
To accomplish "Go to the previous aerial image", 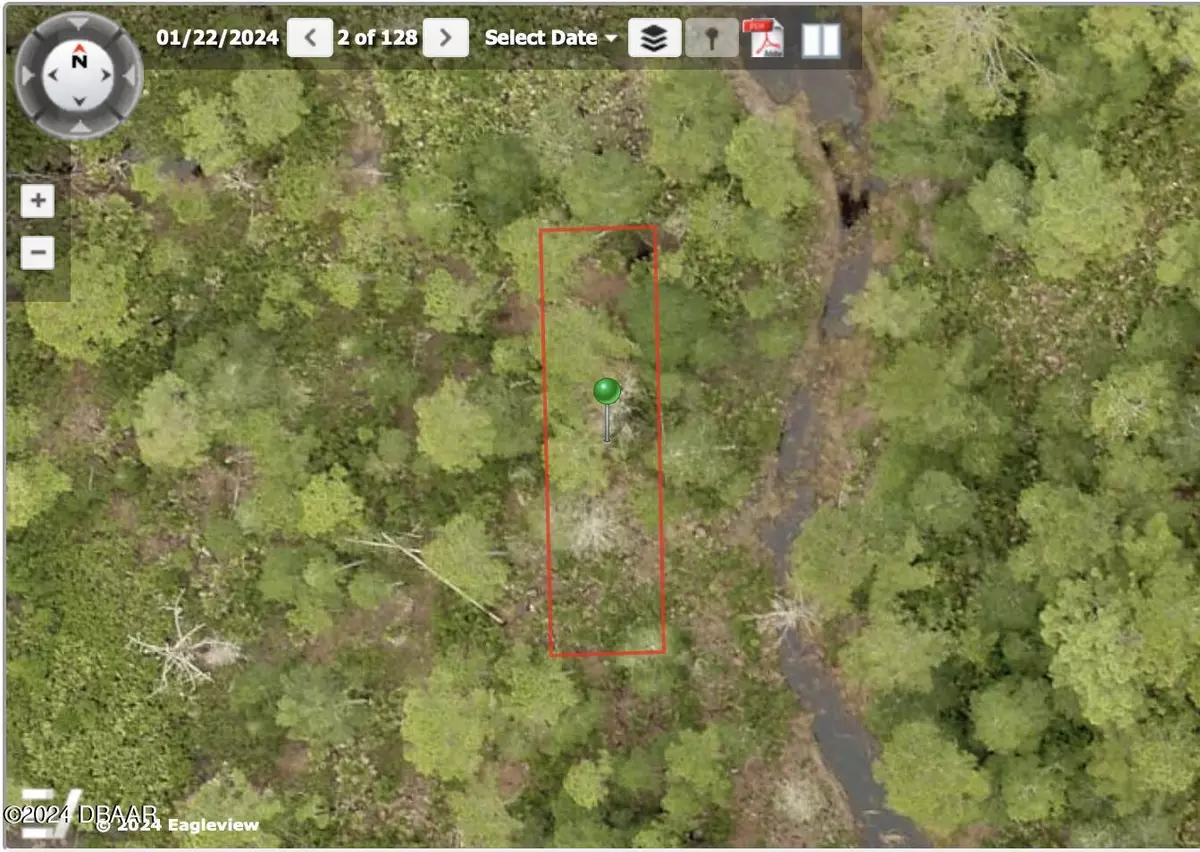I will pyautogui.click(x=310, y=38).
